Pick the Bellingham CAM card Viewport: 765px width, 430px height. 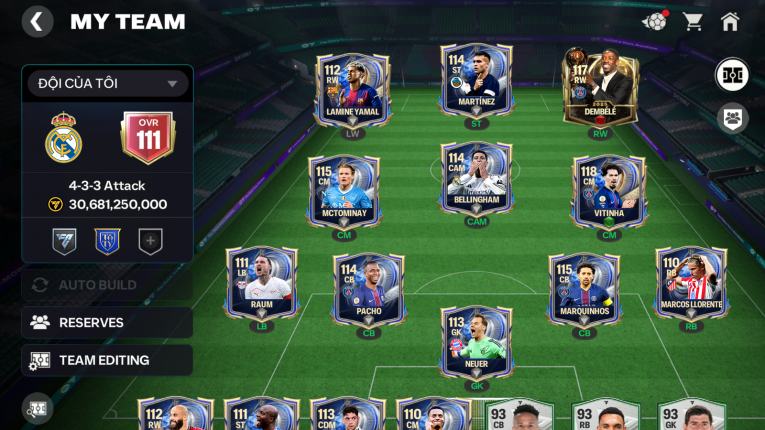477,182
